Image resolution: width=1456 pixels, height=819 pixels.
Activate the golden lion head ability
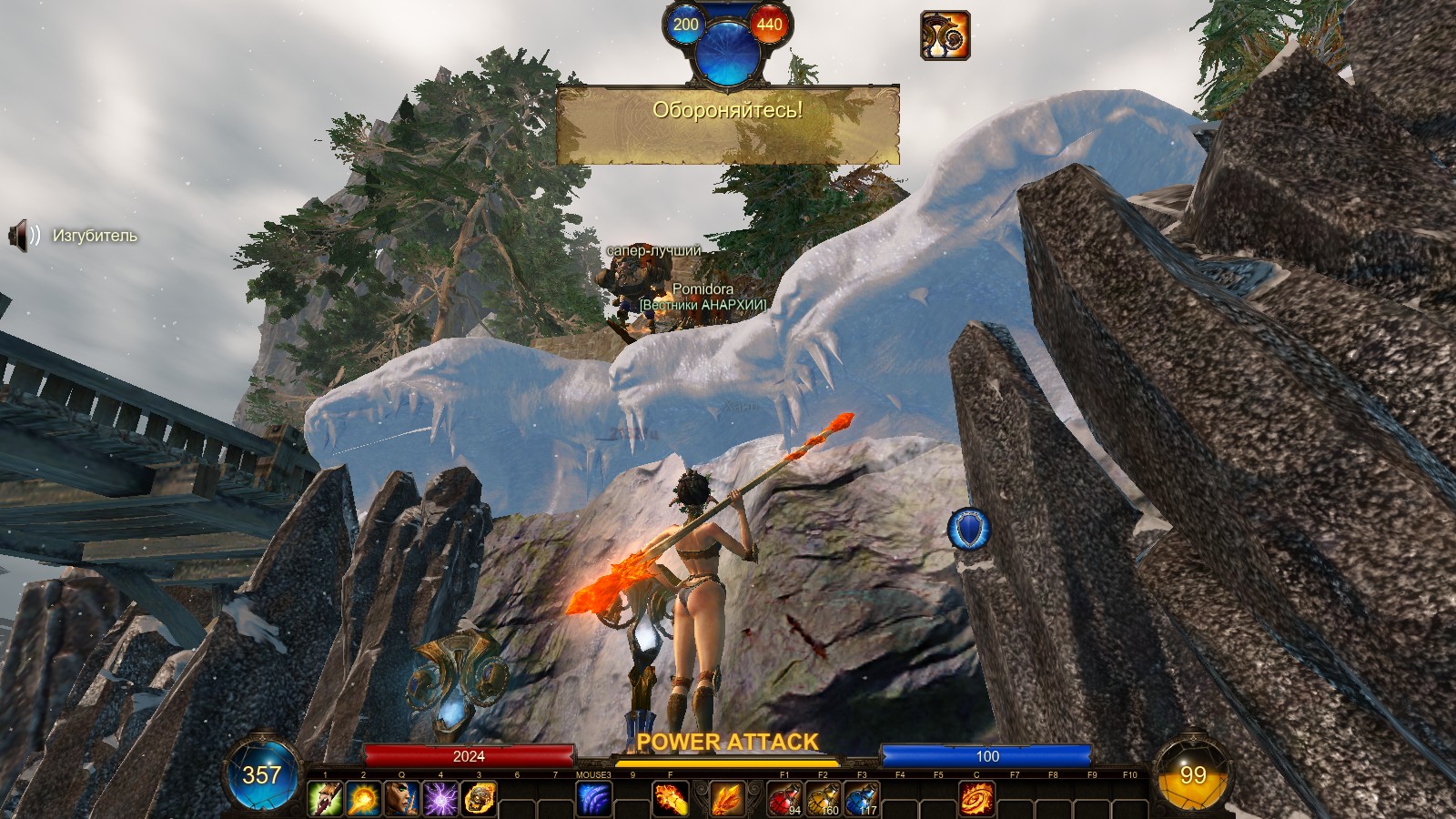tap(479, 799)
